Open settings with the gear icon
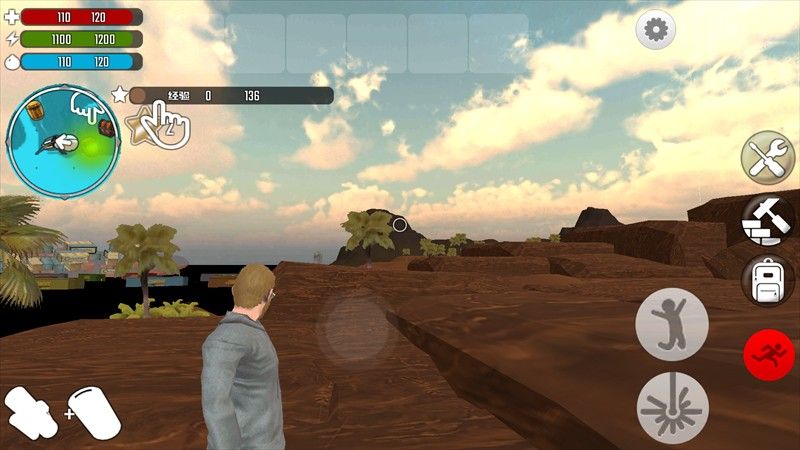 click(x=656, y=30)
